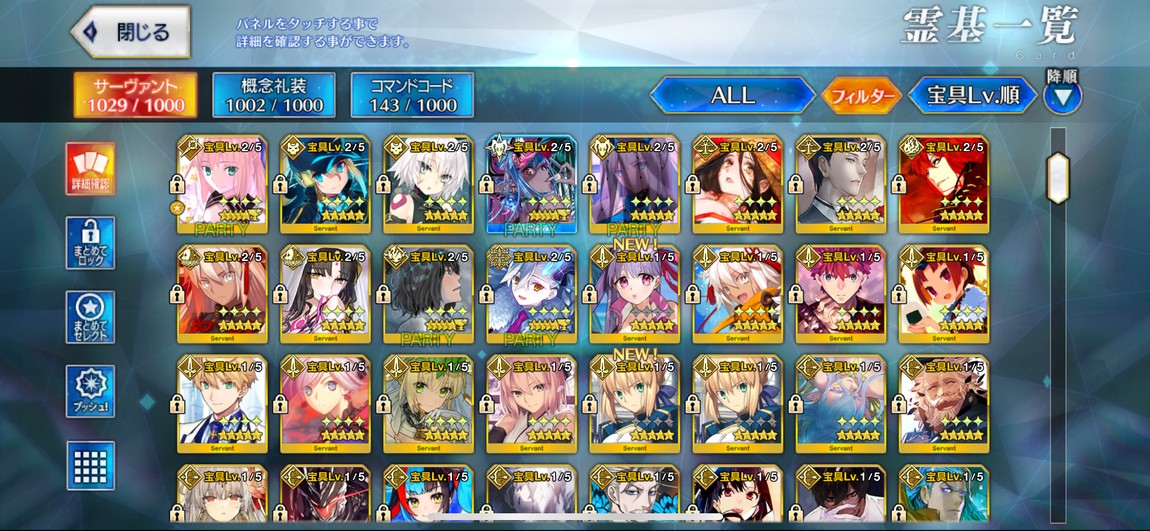1150x531 pixels.
Task: Toggle the 降順 descending arrow button
Action: [x=1062, y=96]
